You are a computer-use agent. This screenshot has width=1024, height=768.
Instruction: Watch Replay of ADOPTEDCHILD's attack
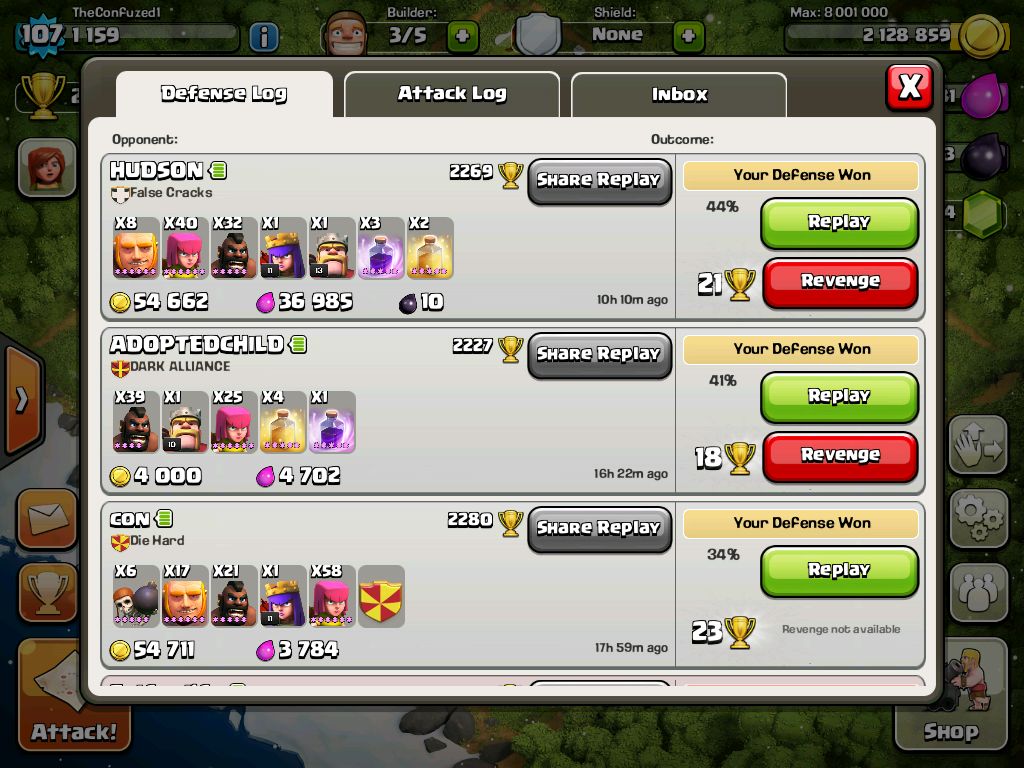click(839, 396)
